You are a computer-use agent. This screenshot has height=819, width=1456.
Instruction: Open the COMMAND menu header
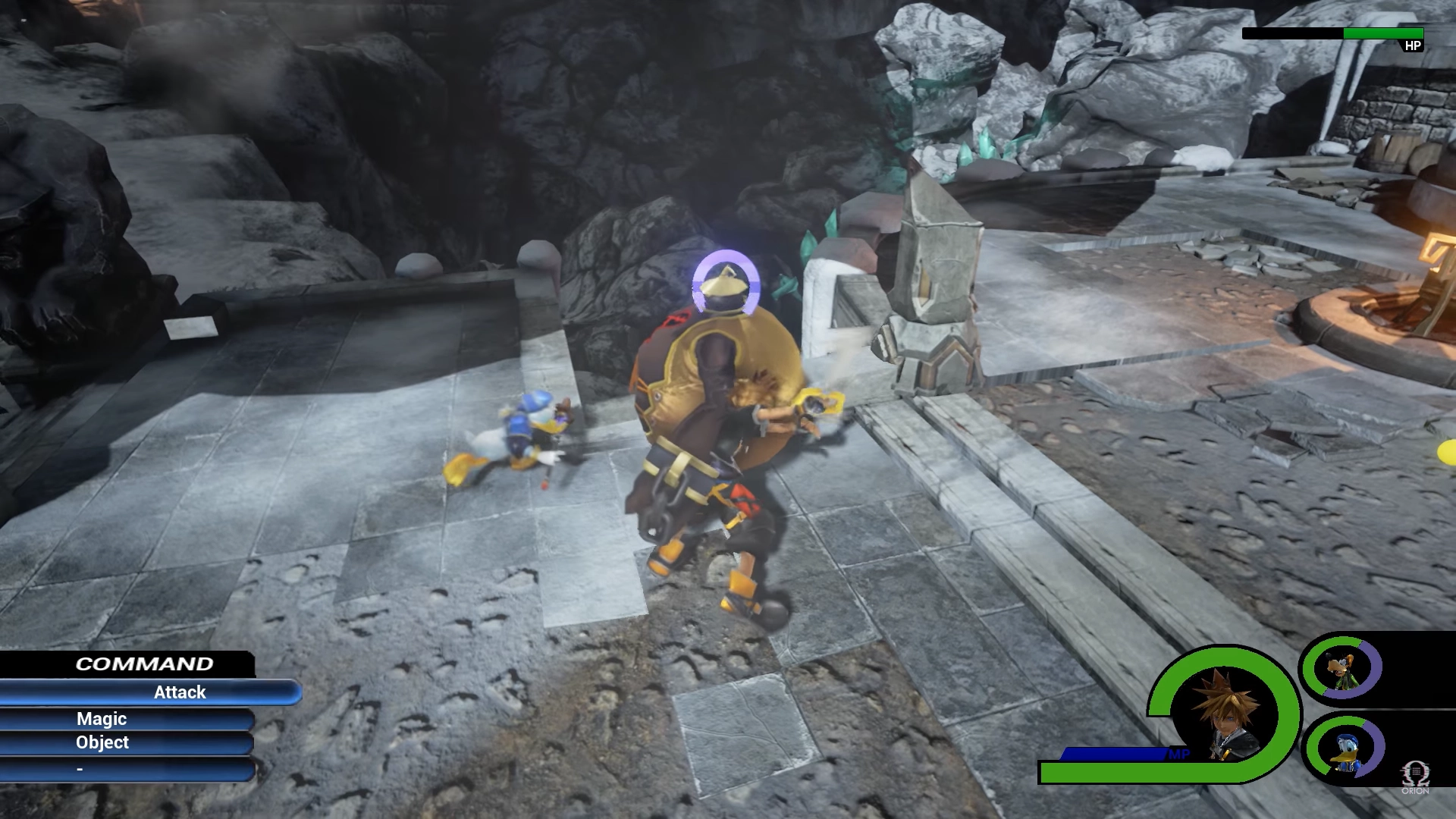click(144, 664)
